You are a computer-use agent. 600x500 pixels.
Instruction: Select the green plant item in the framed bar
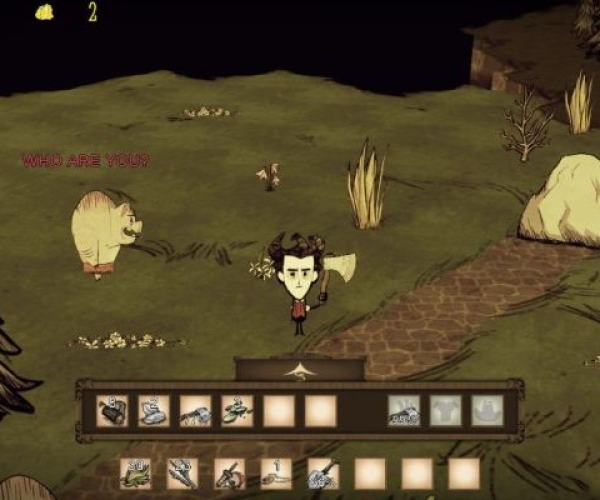tap(237, 410)
